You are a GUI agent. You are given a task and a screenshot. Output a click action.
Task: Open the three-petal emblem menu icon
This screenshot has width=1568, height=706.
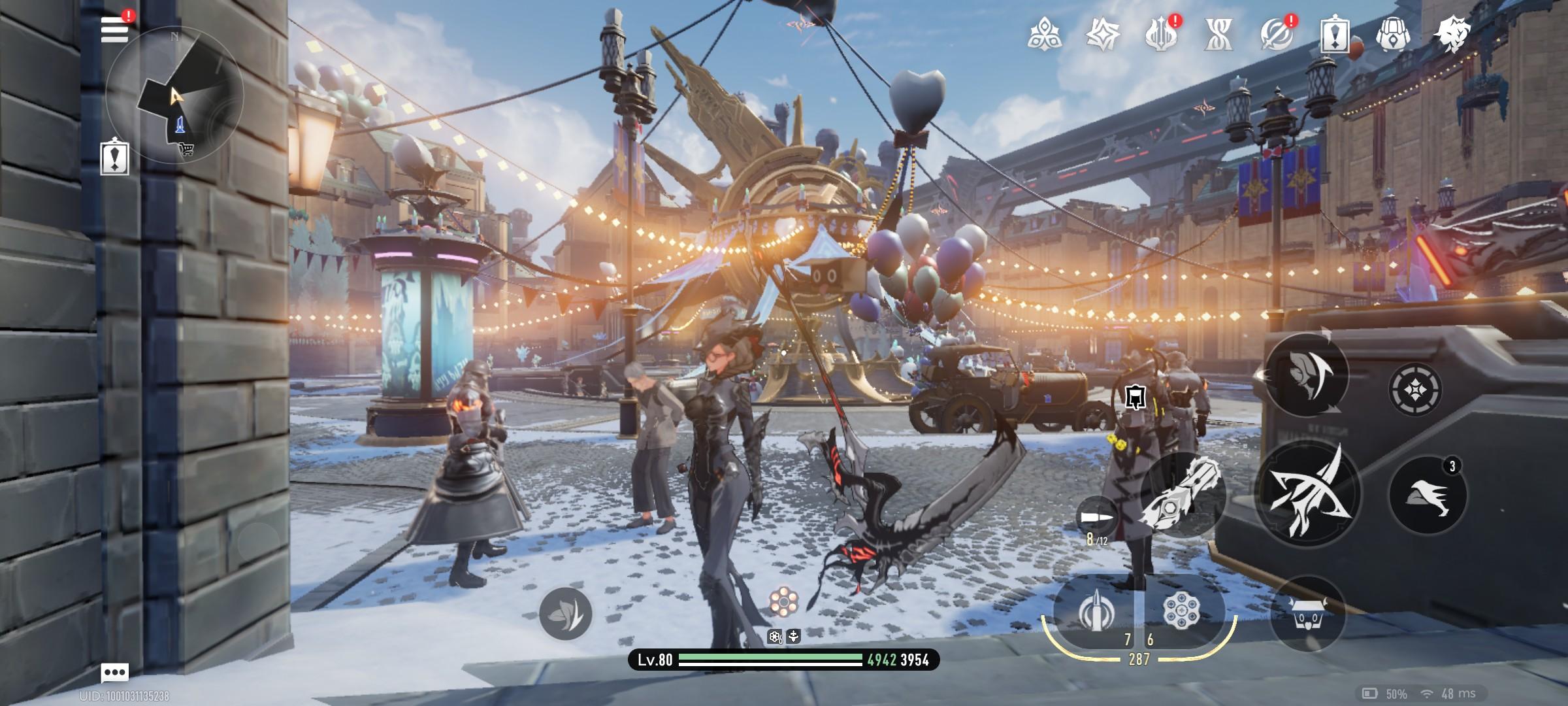pos(1044,34)
